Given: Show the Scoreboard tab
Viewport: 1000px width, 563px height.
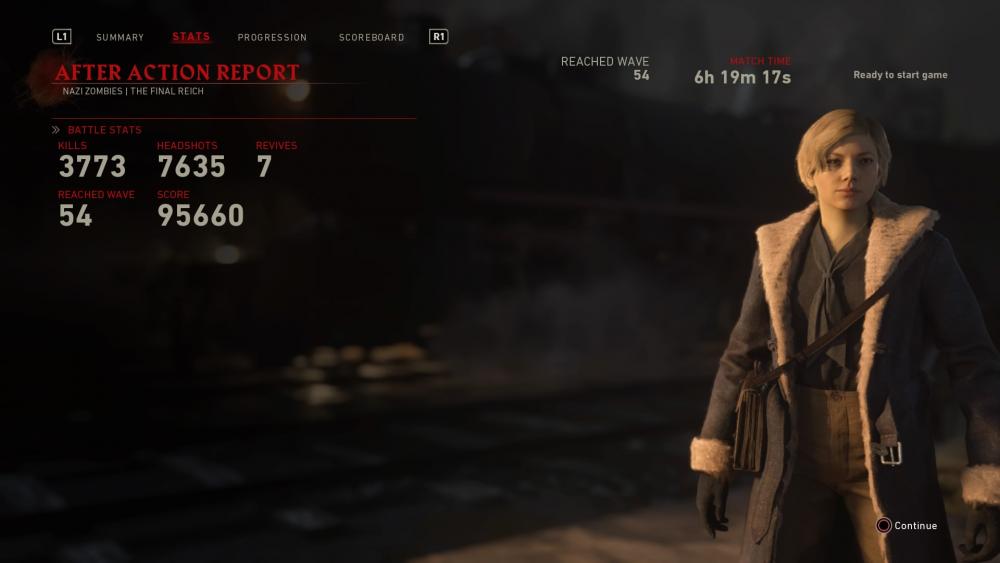Looking at the screenshot, I should (x=371, y=38).
